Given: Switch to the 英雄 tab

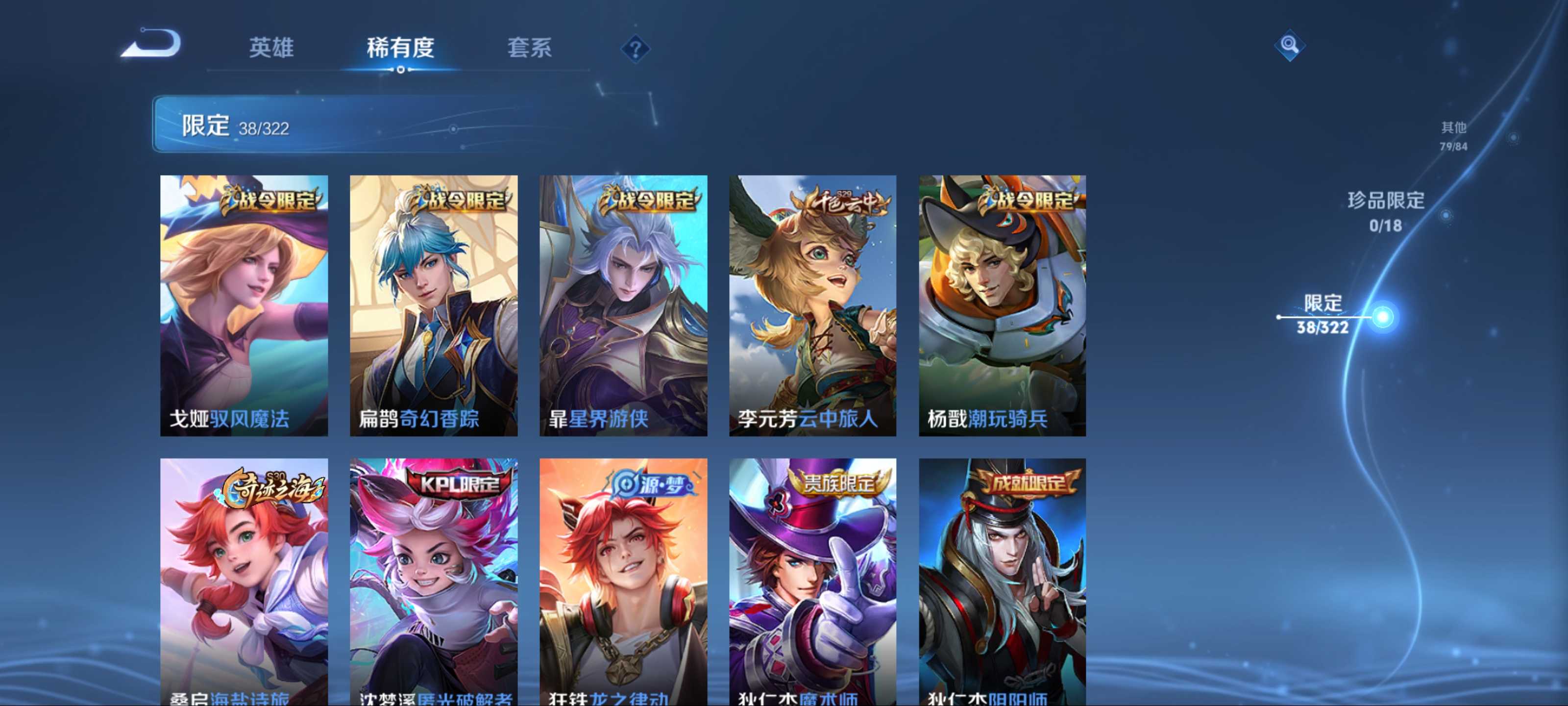Looking at the screenshot, I should click(271, 48).
